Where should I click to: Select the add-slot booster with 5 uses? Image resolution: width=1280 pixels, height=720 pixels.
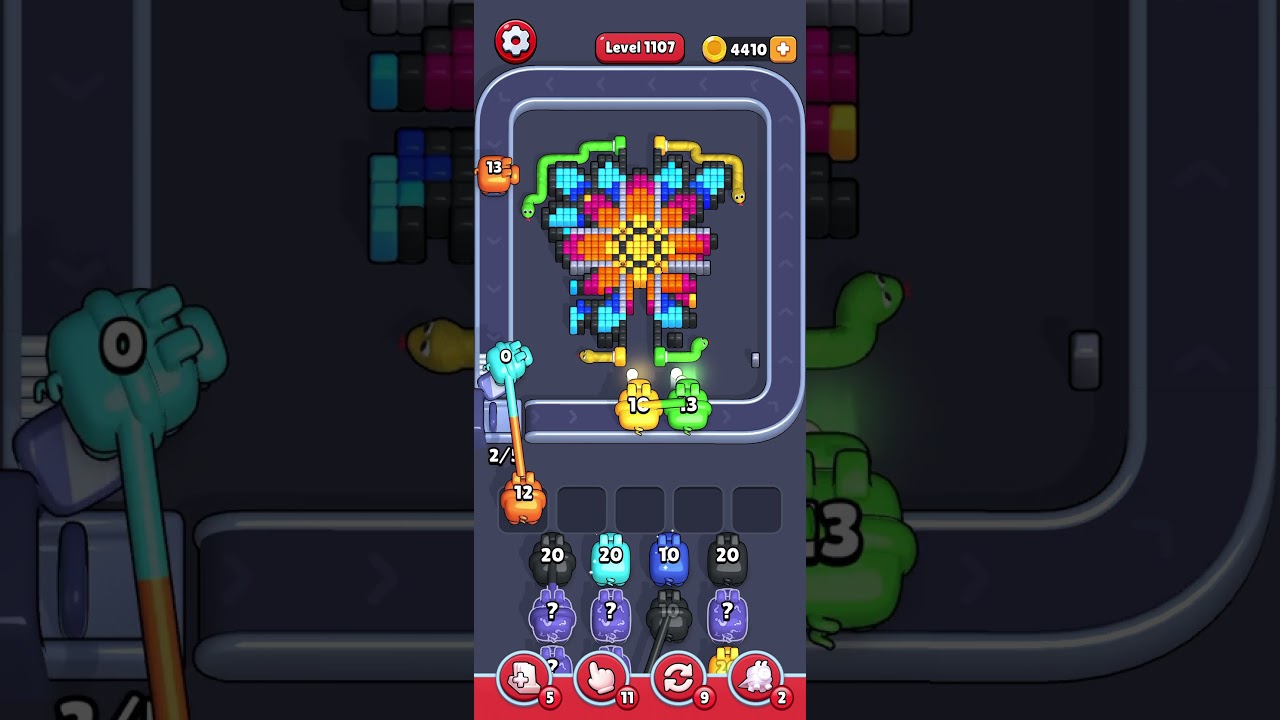click(x=521, y=680)
